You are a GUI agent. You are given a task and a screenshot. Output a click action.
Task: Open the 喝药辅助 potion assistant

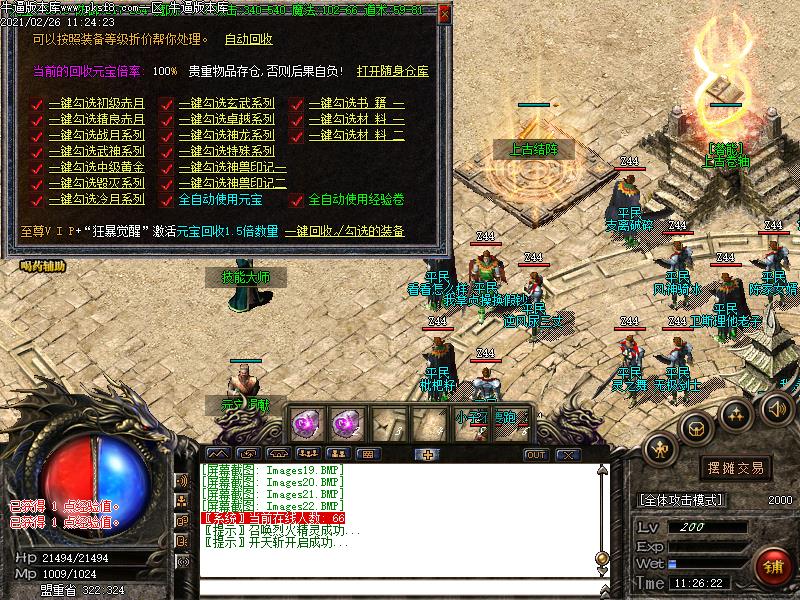point(42,266)
